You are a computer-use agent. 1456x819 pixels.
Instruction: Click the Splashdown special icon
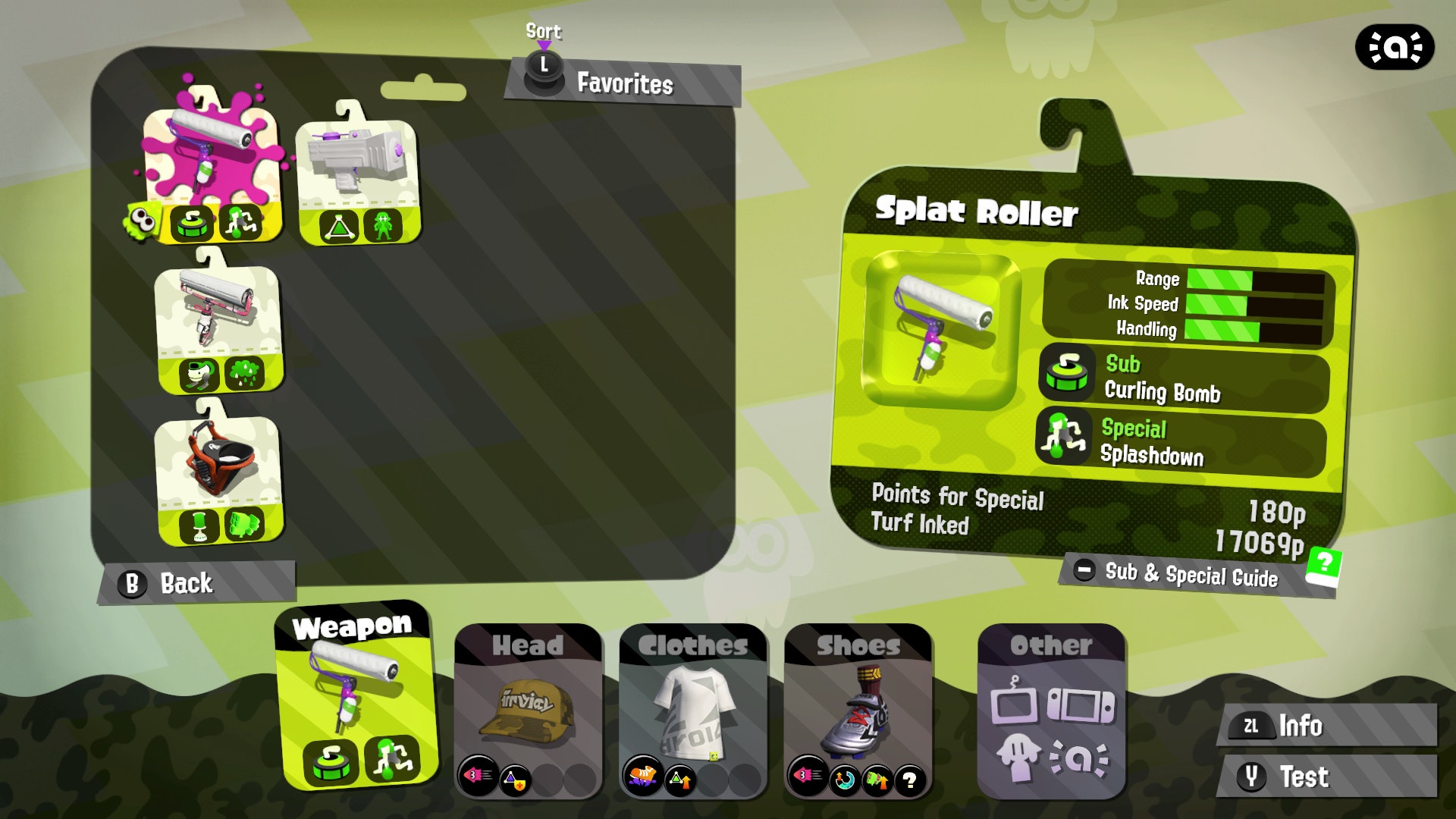point(1063,438)
